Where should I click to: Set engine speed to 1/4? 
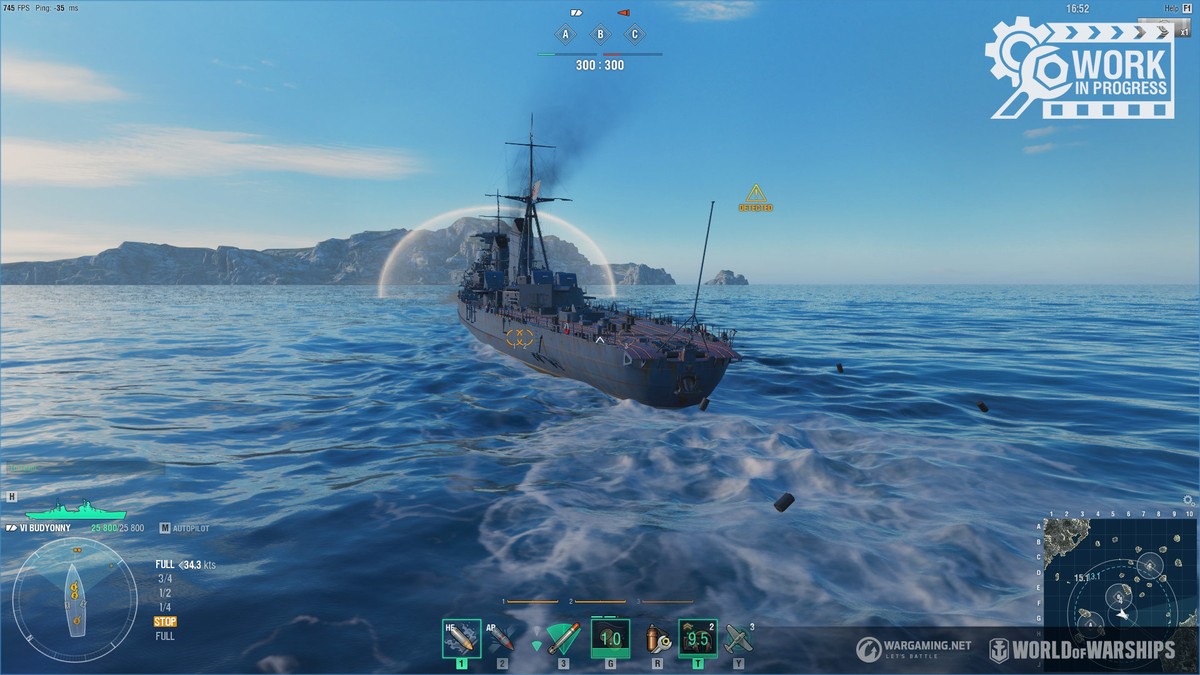(x=164, y=607)
